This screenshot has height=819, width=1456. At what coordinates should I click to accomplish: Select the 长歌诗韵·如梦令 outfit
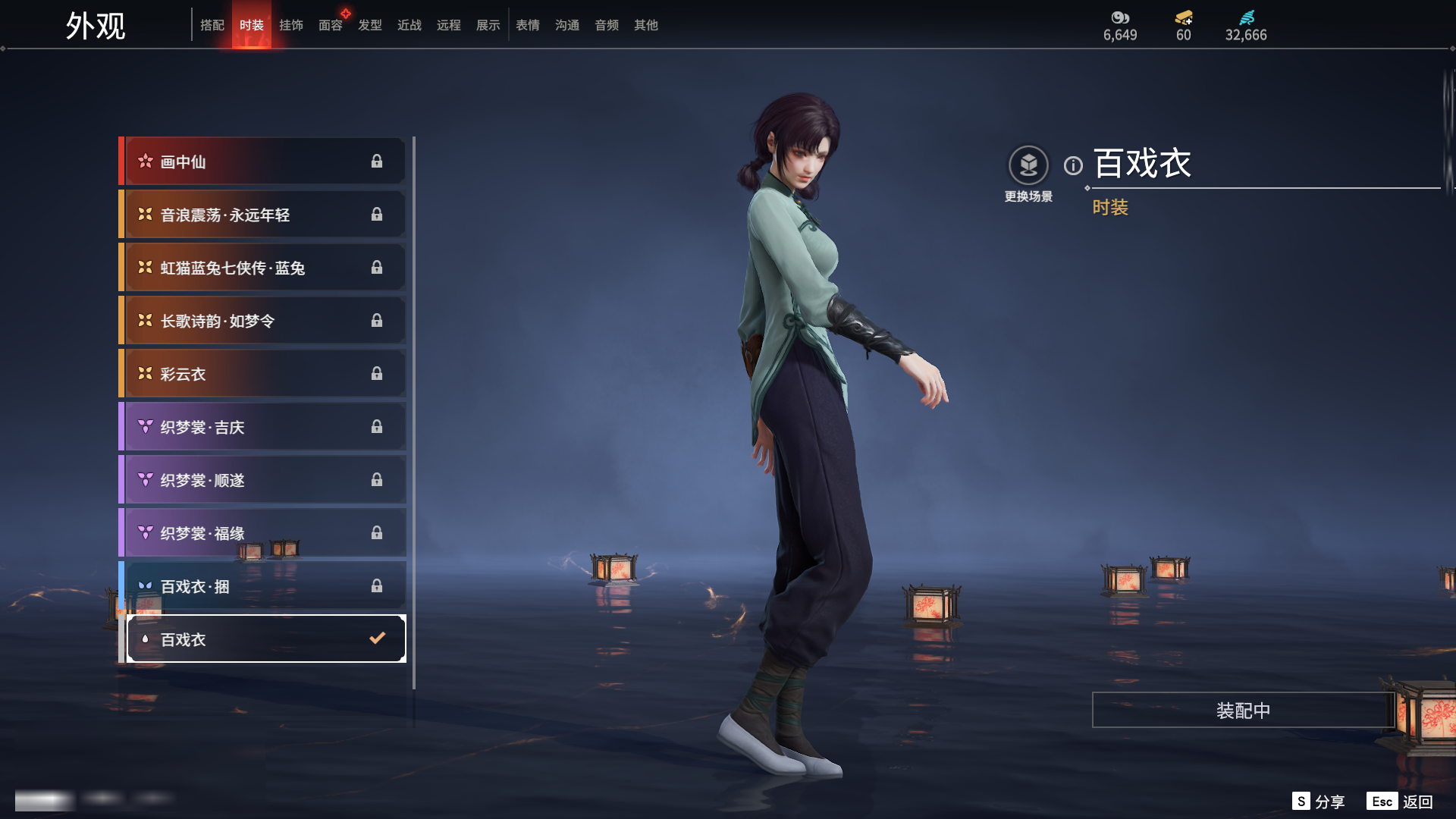click(x=262, y=321)
